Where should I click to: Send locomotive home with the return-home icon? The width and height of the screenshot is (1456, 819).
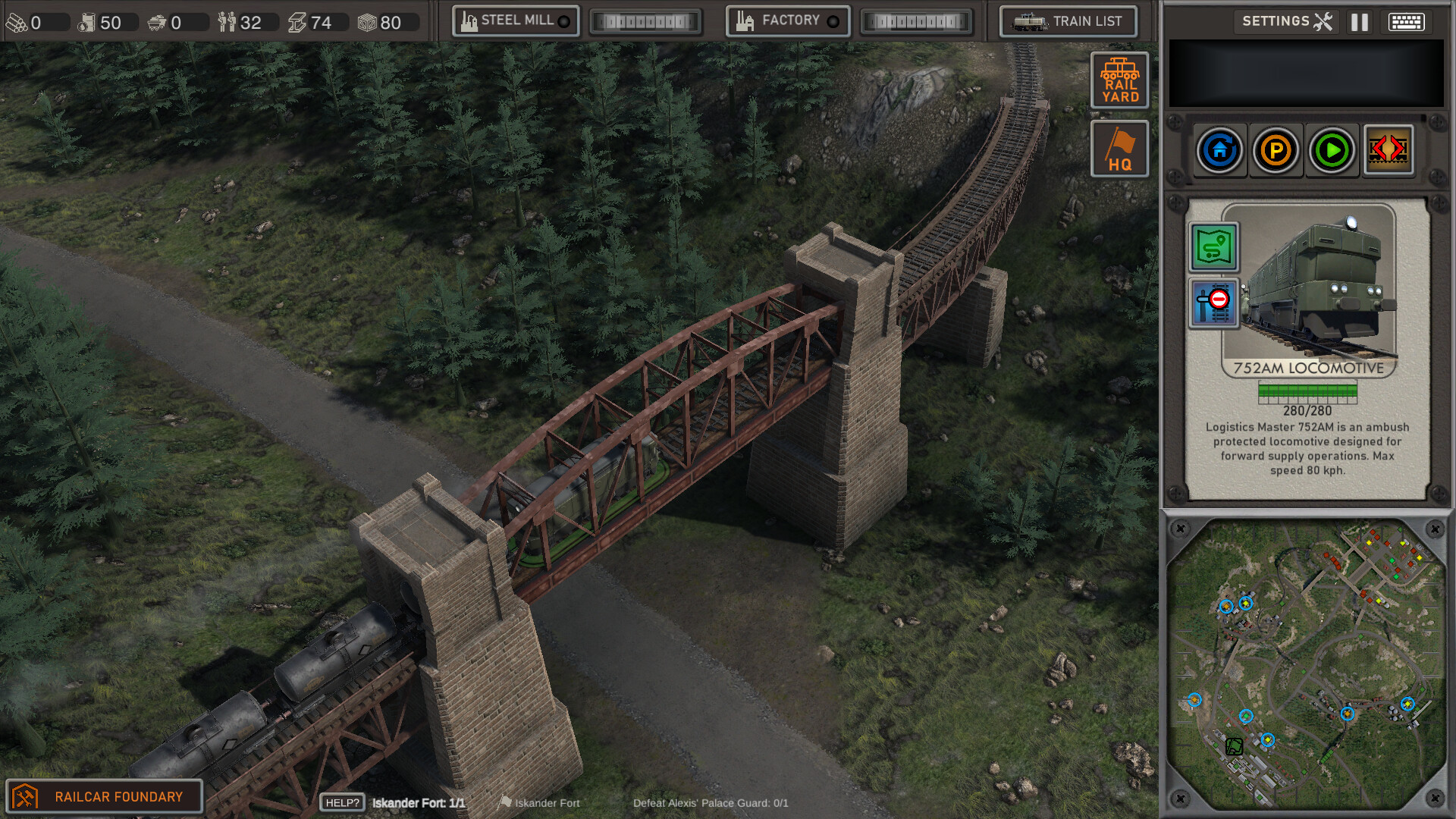[x=1219, y=149]
